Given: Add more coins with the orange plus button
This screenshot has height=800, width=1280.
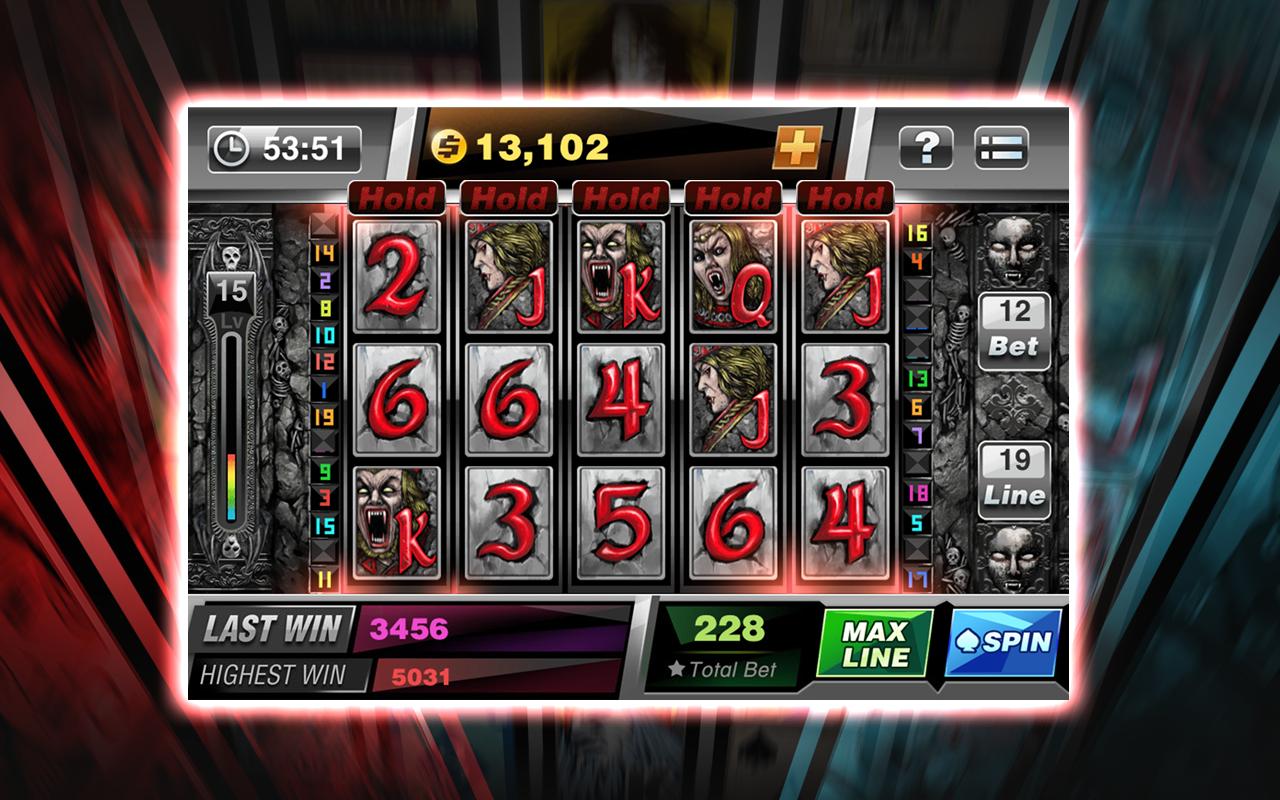Looking at the screenshot, I should click(796, 148).
